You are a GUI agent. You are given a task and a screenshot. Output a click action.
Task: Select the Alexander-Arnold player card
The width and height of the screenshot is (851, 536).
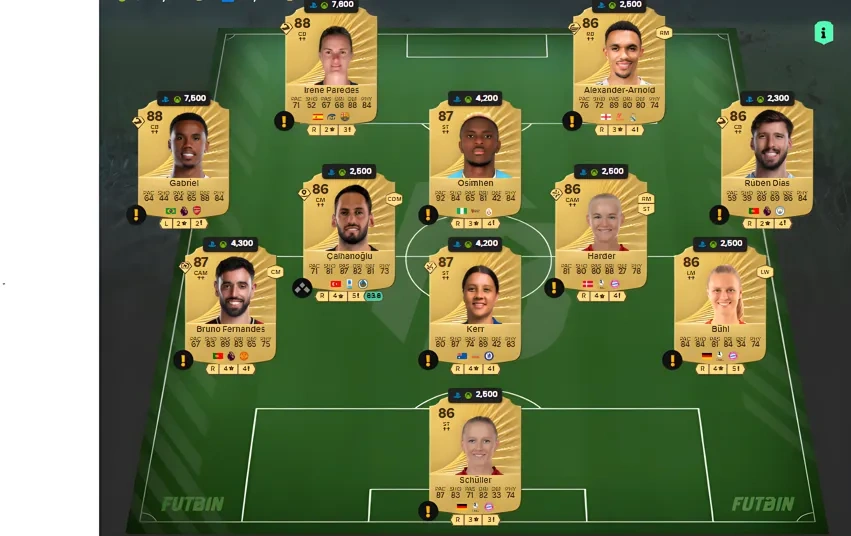[x=618, y=63]
